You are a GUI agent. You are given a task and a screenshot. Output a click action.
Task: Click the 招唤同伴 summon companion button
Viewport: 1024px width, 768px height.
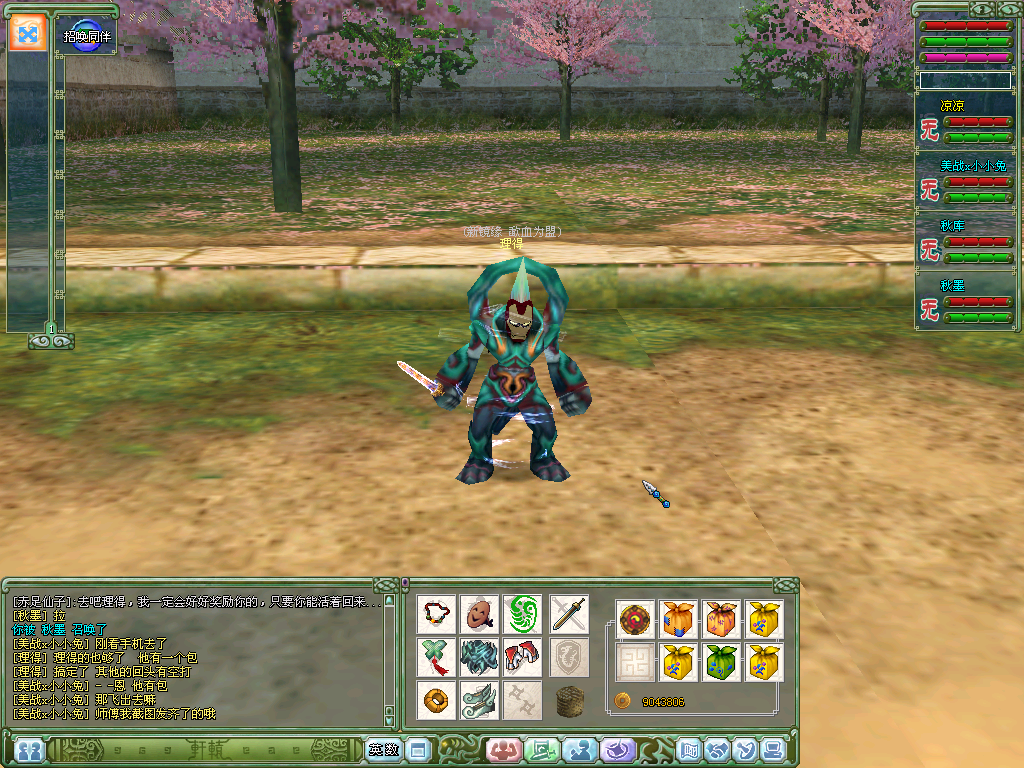click(86, 35)
